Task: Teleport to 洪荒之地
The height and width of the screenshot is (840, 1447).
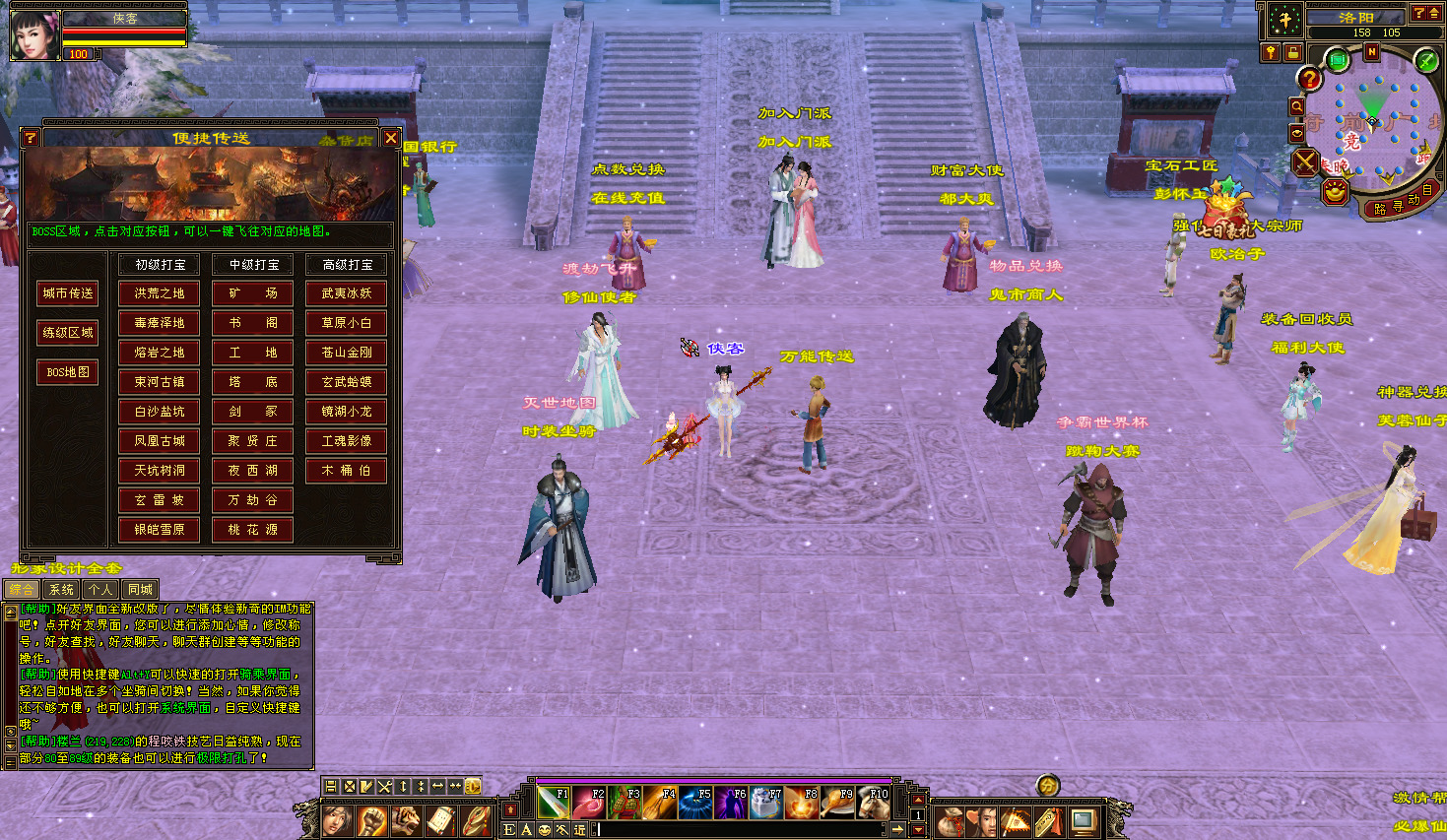Action: click(160, 293)
